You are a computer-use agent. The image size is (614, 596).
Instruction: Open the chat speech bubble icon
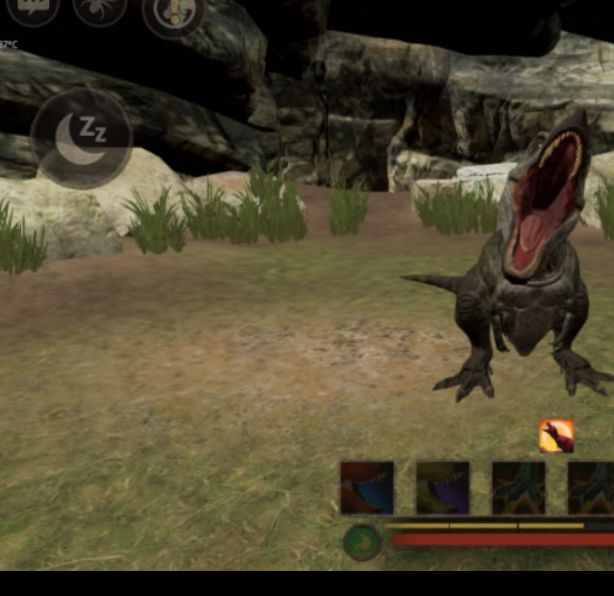tap(33, 9)
